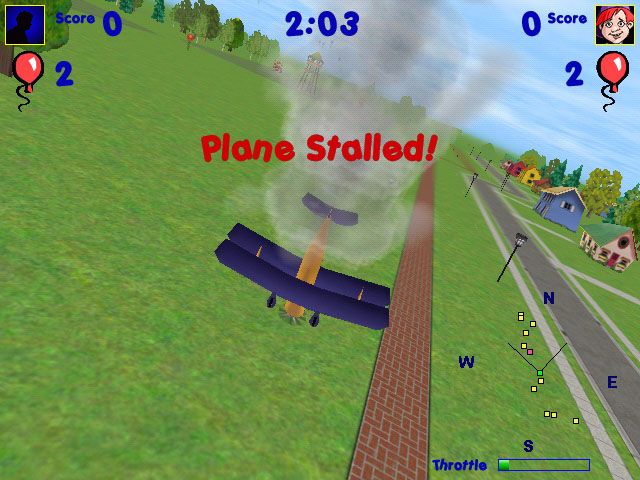Select the silhouette player portrait
The image size is (640, 480).
pyautogui.click(x=24, y=25)
